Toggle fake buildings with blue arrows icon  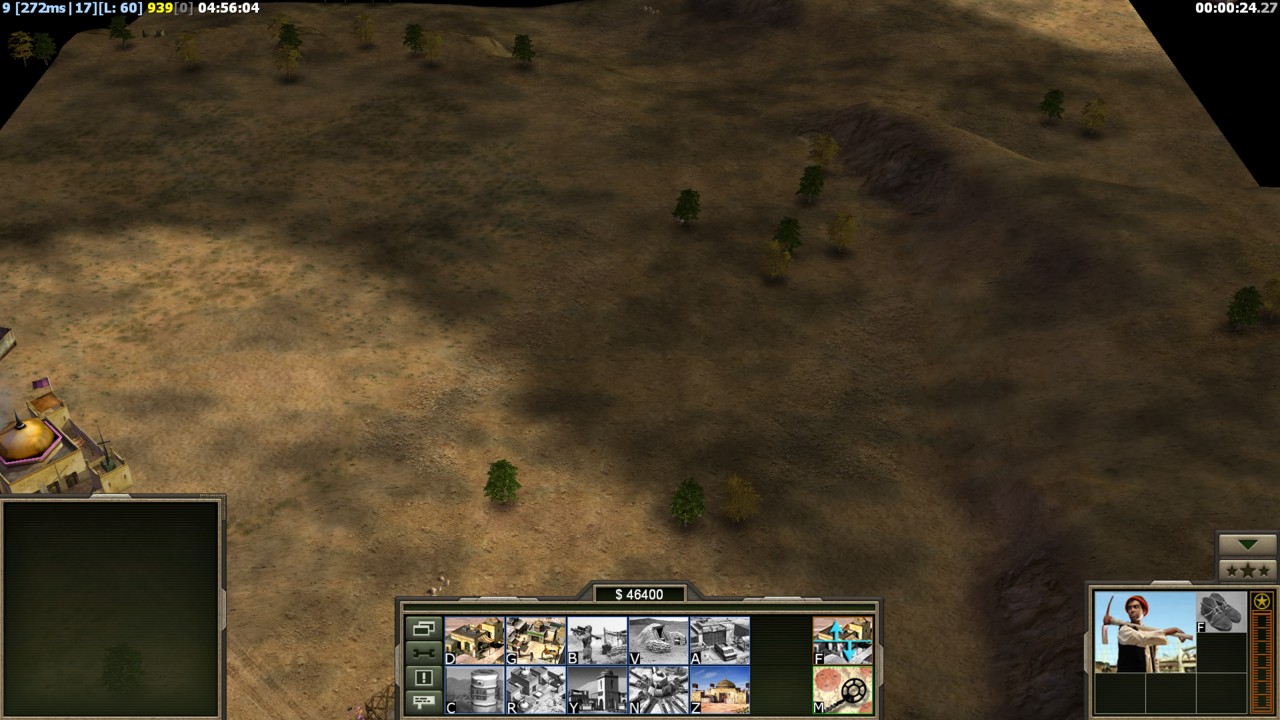(842, 640)
